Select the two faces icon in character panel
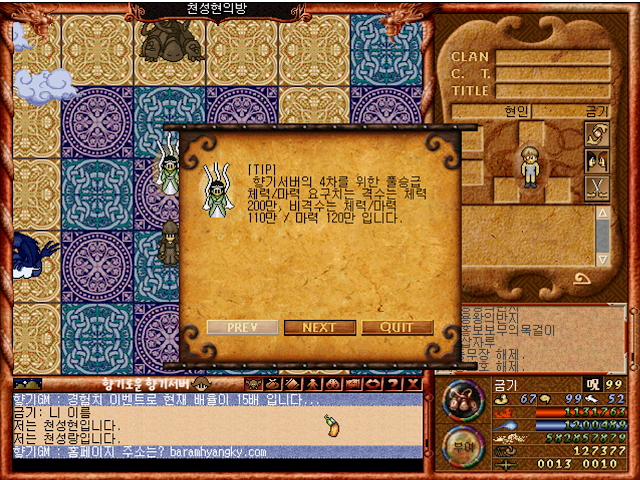Viewport: 640px width, 480px height. [x=596, y=160]
